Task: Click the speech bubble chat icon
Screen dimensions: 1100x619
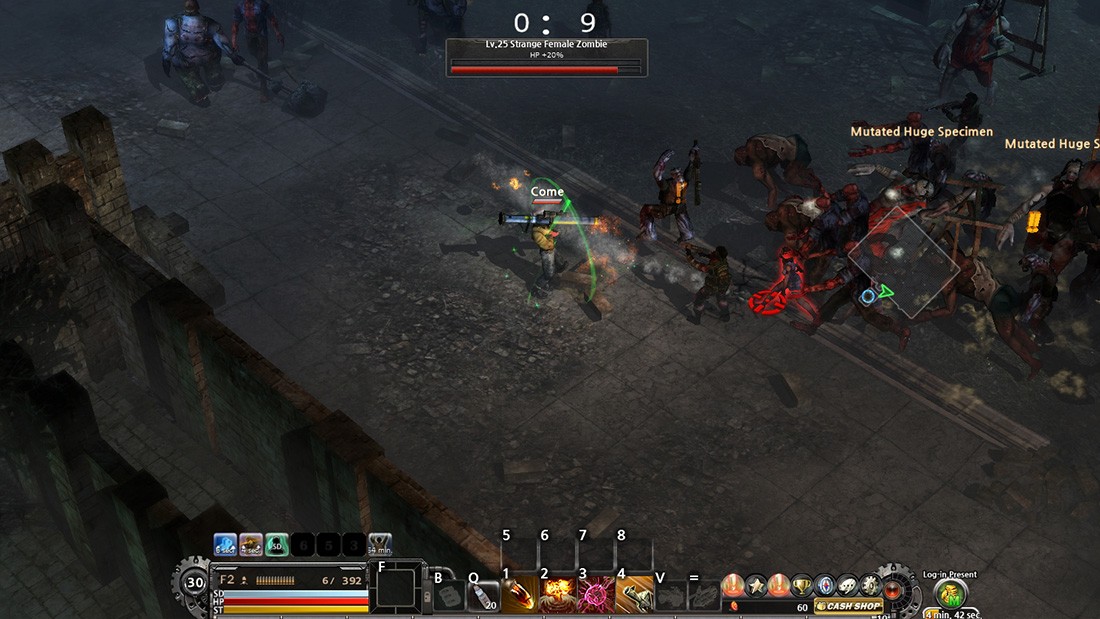Action: 846,585
